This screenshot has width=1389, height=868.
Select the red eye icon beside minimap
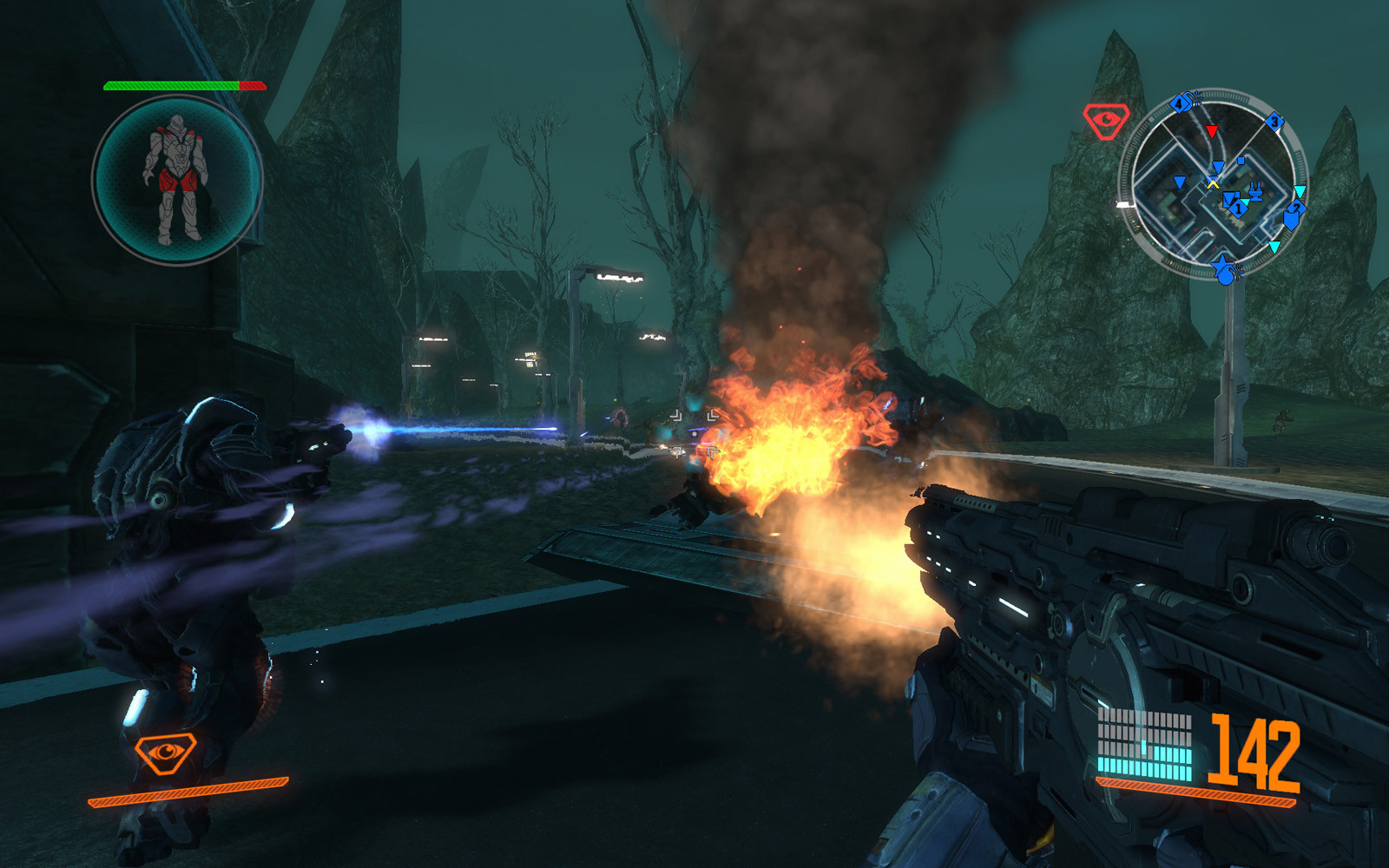[x=1105, y=120]
